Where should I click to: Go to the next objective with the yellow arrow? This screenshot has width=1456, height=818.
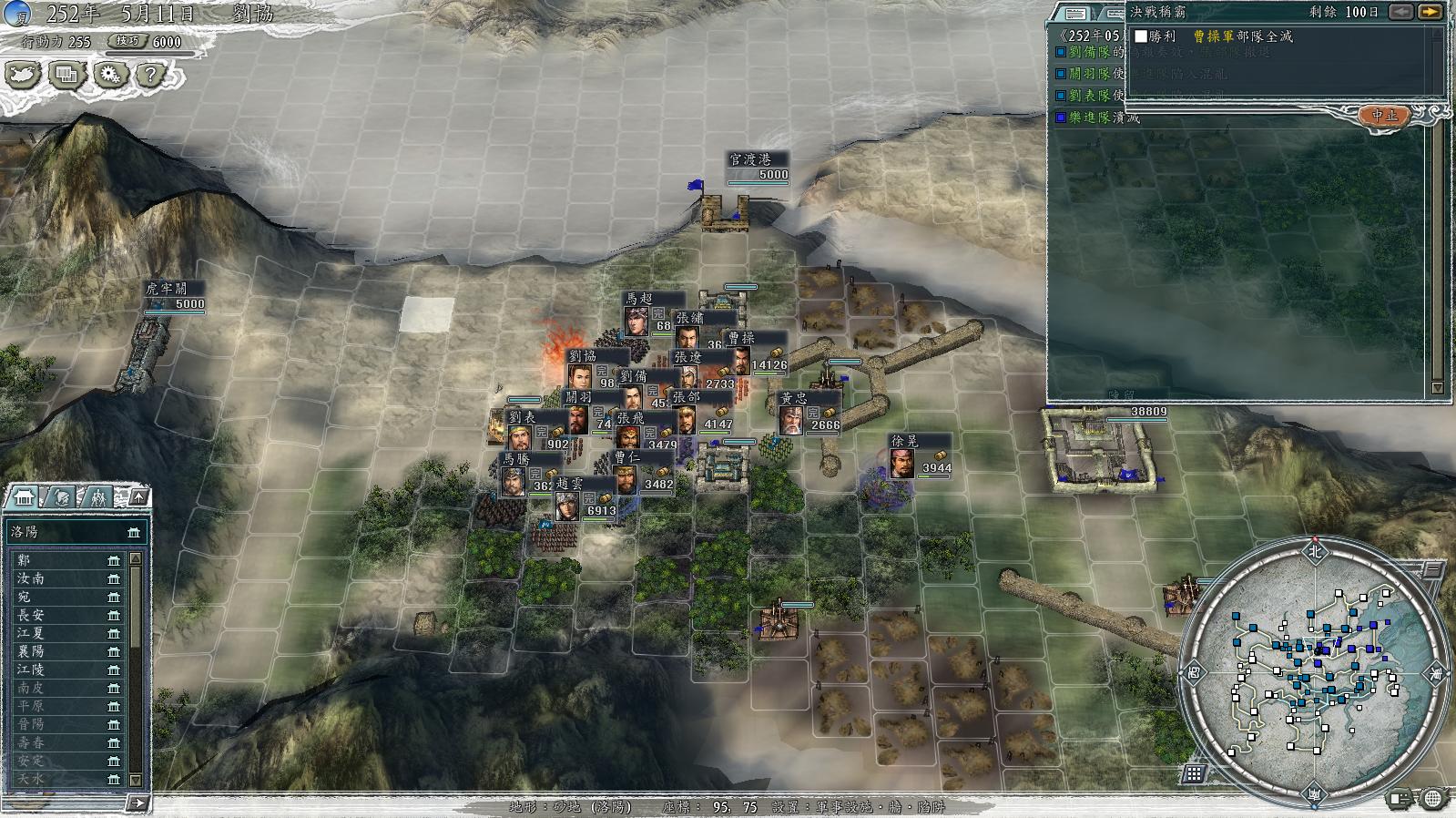click(1431, 12)
